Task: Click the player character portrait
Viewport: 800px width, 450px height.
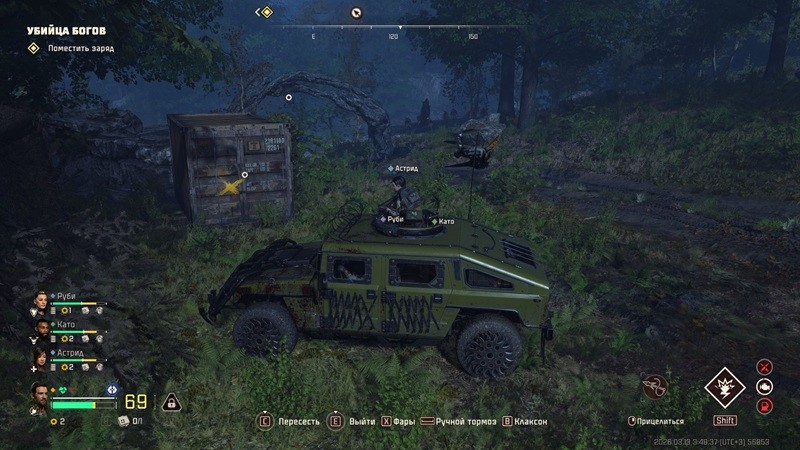Action: (39, 396)
